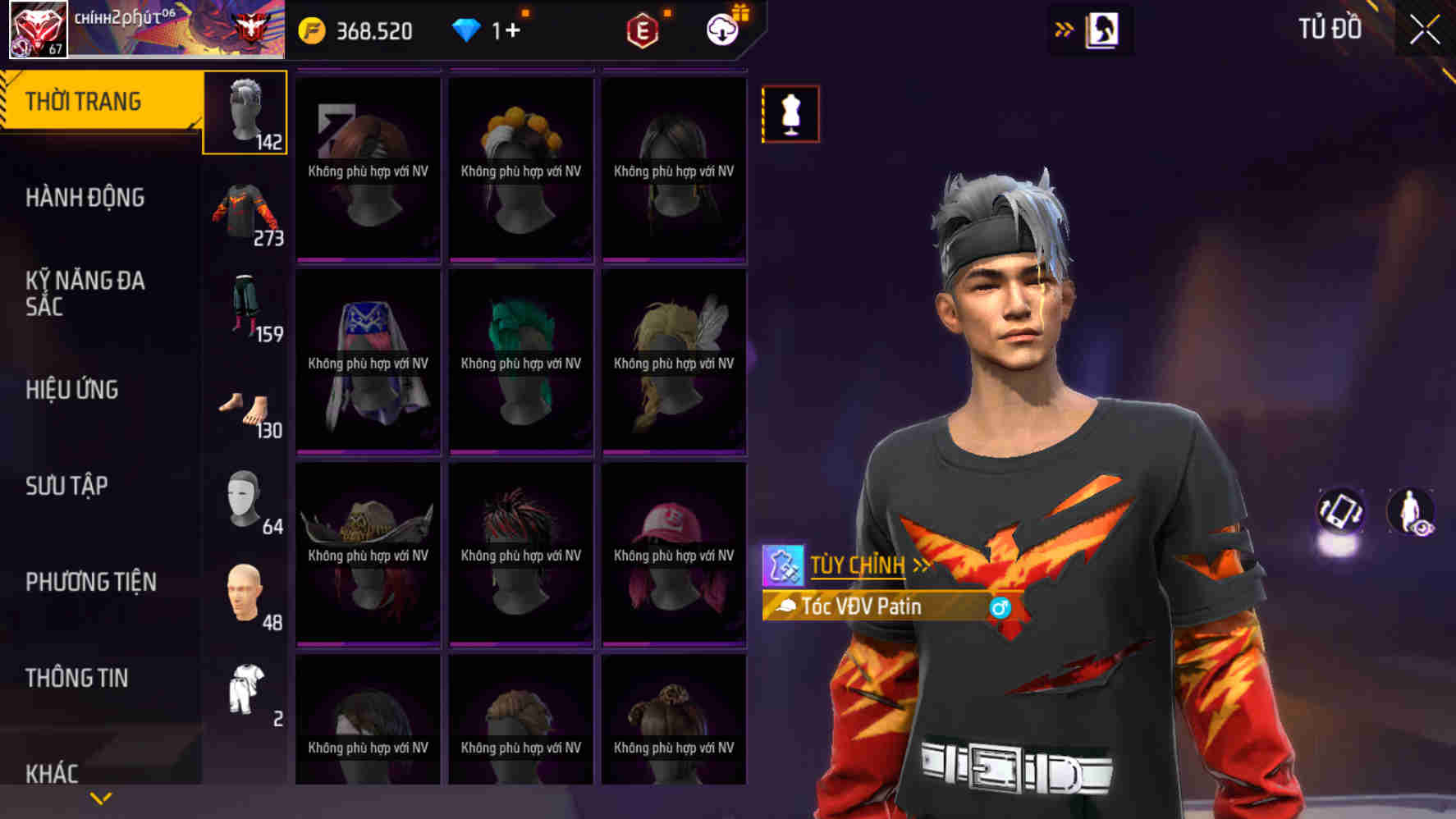Screen dimensions: 1456x819
Task: Expand more categories with the bottom chevron
Action: (100, 797)
